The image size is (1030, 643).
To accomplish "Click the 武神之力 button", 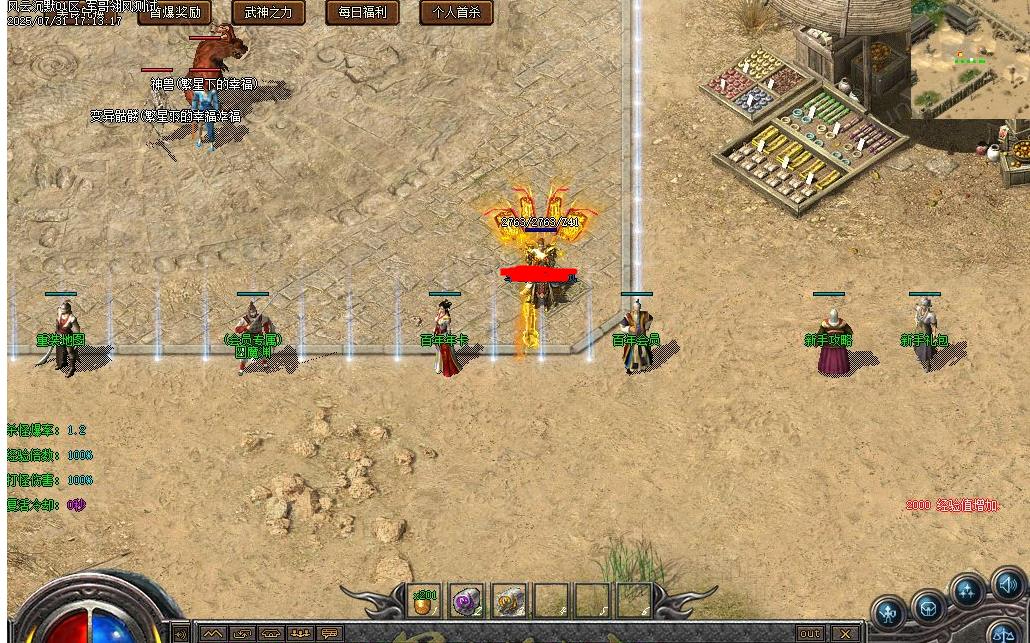I will pos(268,13).
